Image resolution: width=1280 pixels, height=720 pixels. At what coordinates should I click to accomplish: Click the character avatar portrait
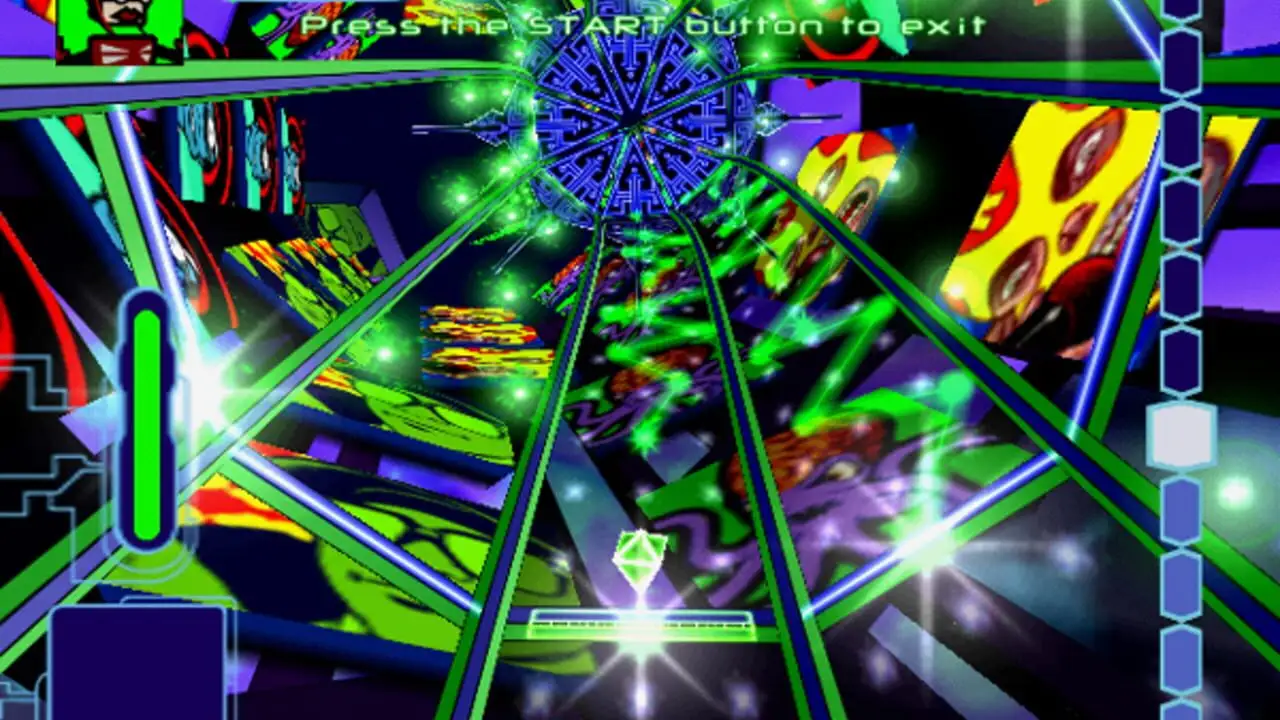pos(119,30)
